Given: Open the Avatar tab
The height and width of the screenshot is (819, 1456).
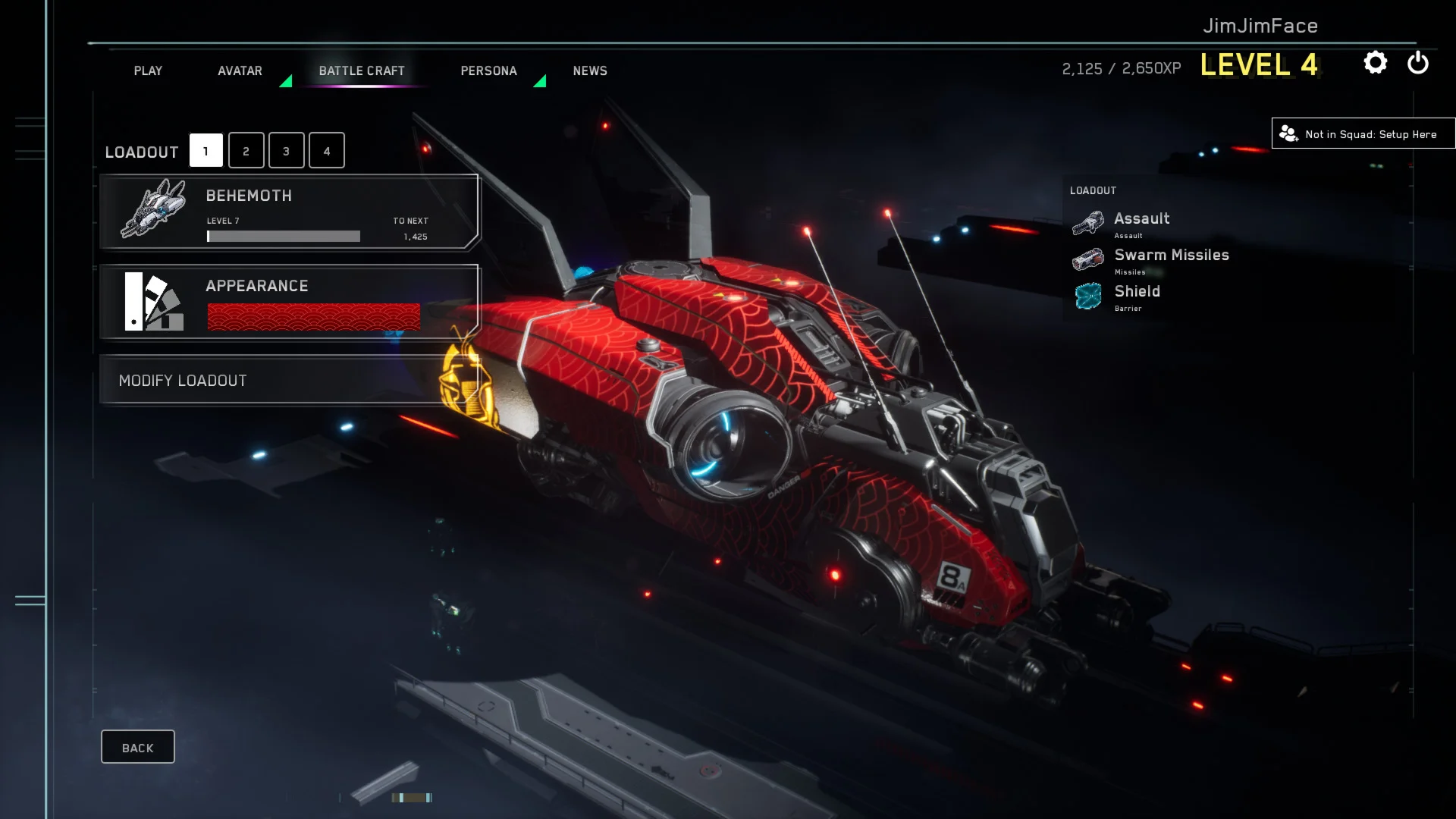Looking at the screenshot, I should click(x=240, y=71).
